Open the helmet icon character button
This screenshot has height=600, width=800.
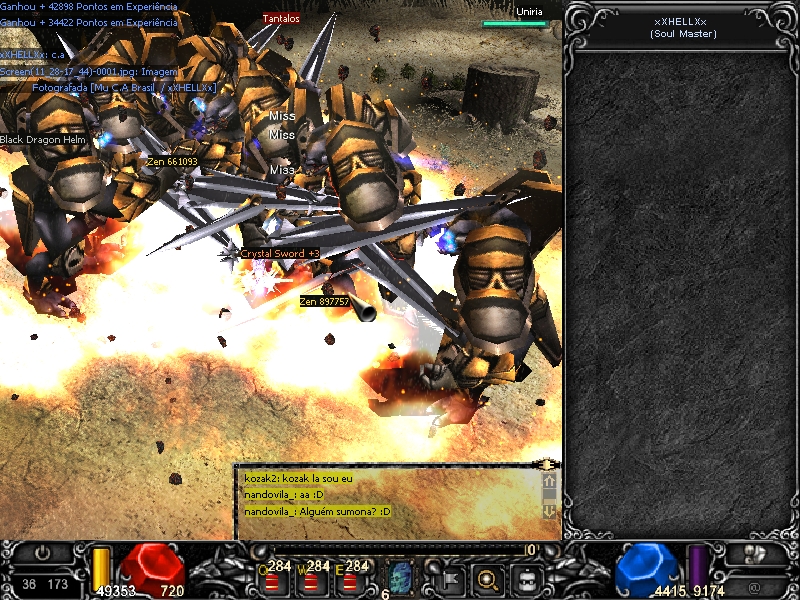coord(527,578)
